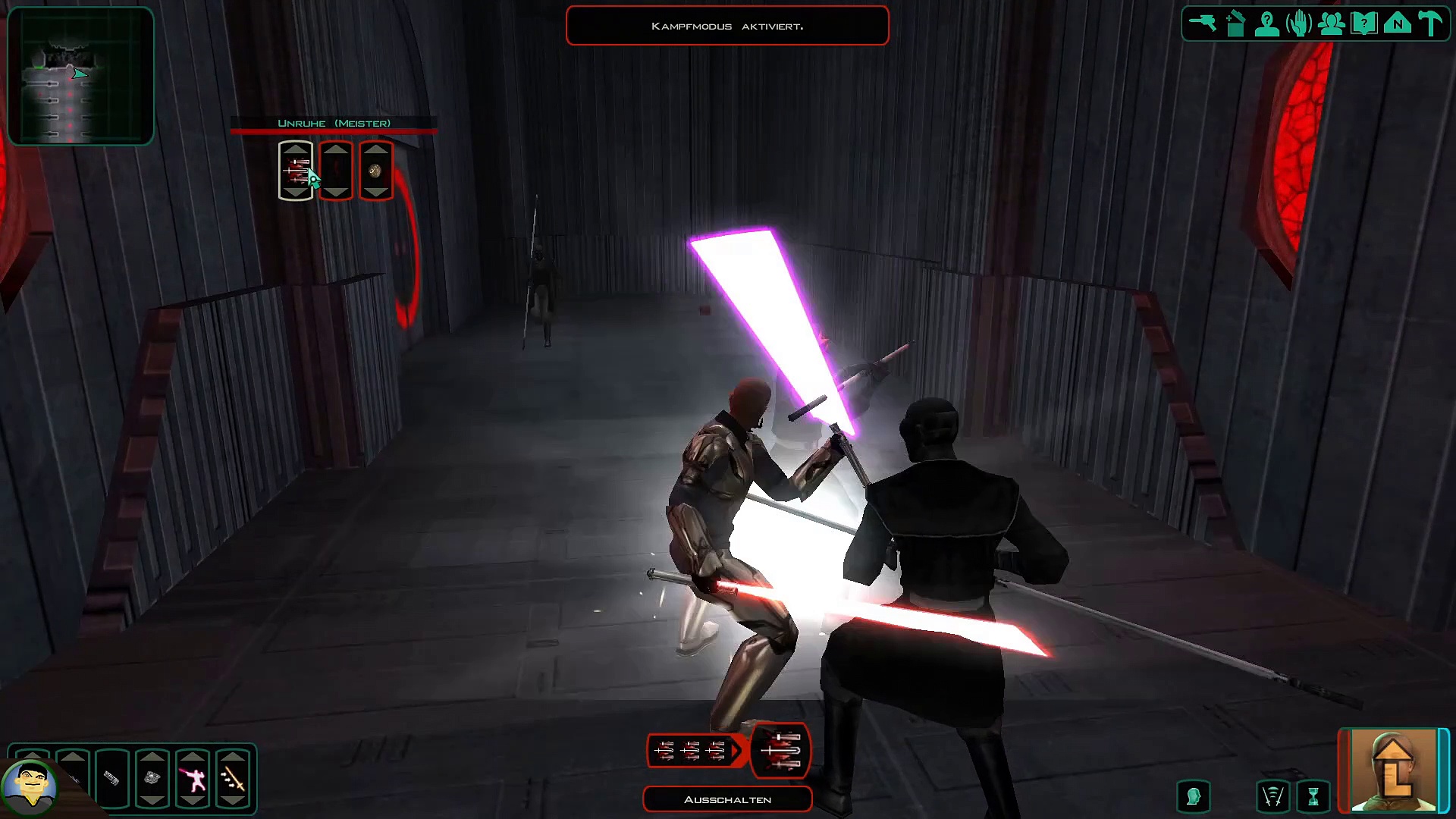
Task: Open the equipment screen via blaster icon
Action: [1202, 24]
